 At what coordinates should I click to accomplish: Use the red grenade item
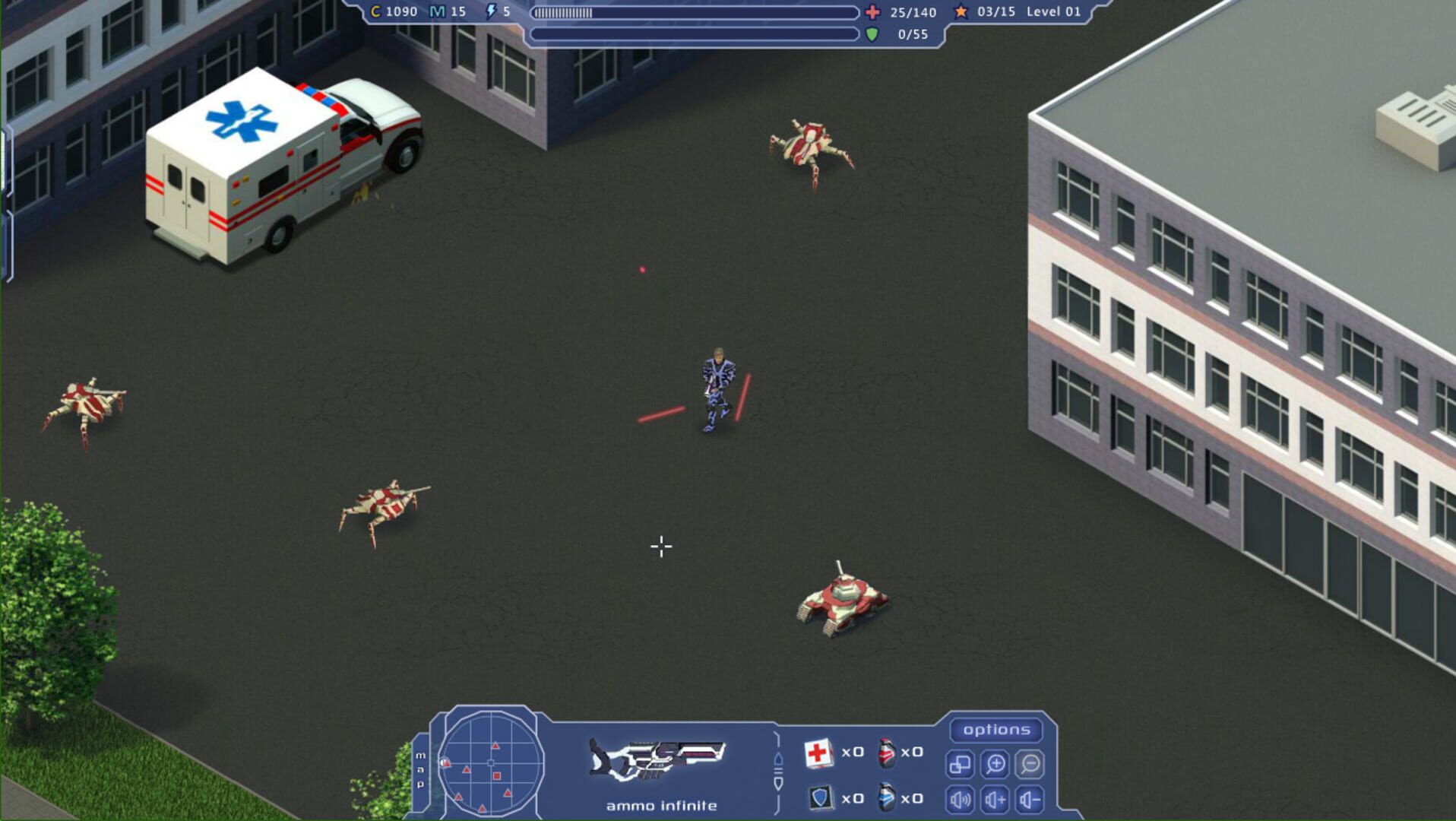coord(886,753)
